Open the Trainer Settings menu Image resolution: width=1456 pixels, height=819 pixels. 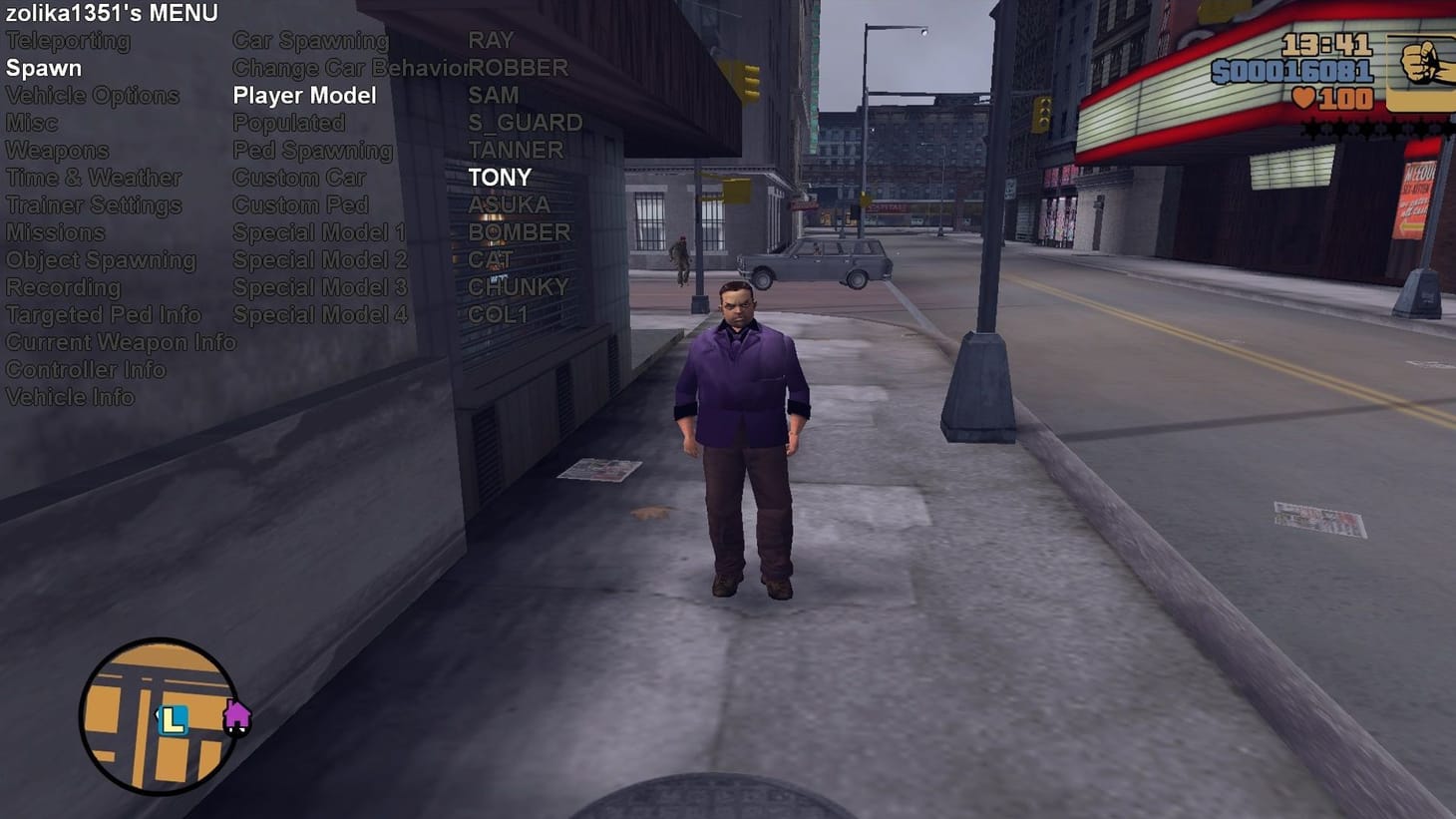[x=93, y=205]
